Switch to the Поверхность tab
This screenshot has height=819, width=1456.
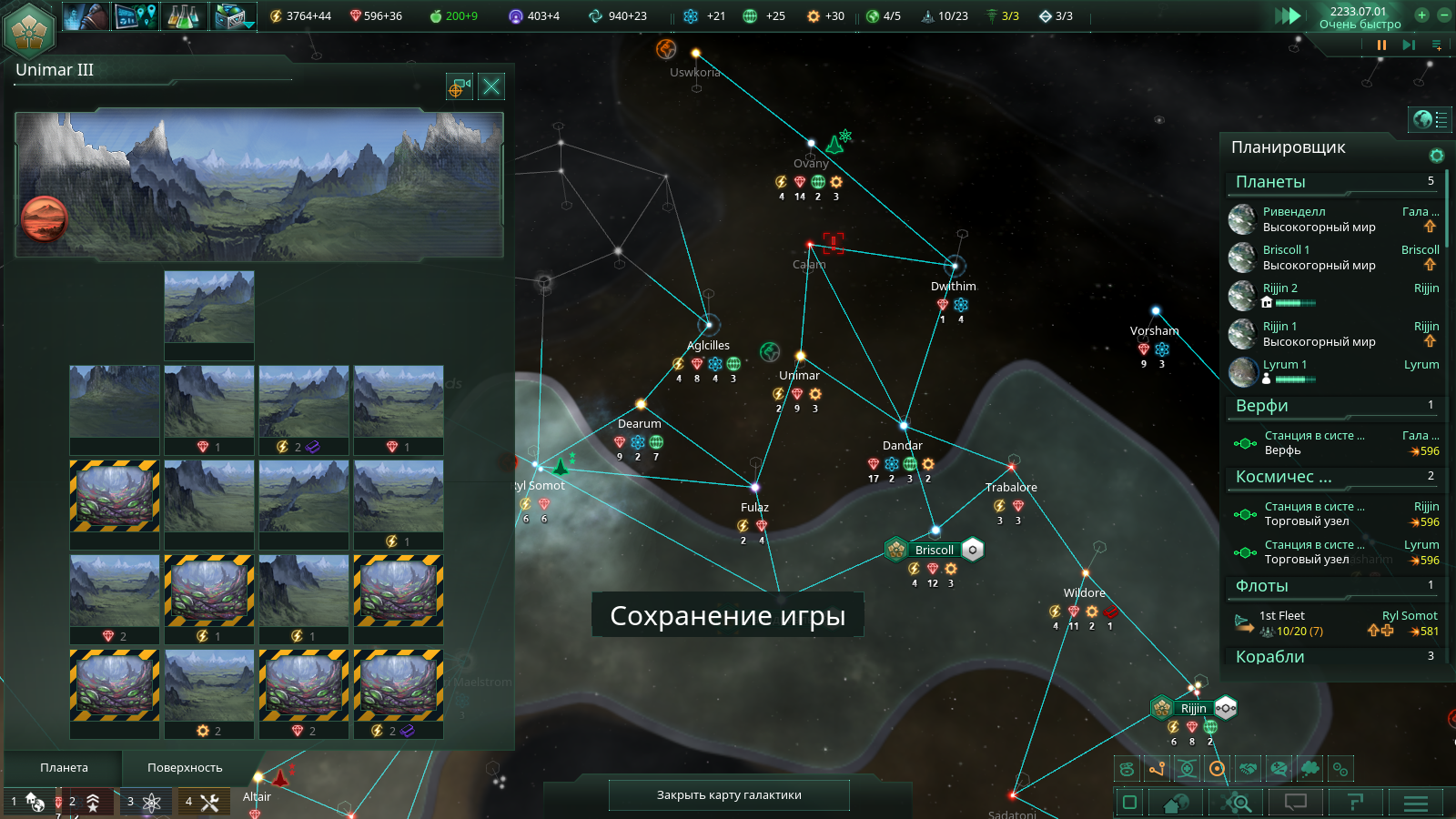[185, 767]
